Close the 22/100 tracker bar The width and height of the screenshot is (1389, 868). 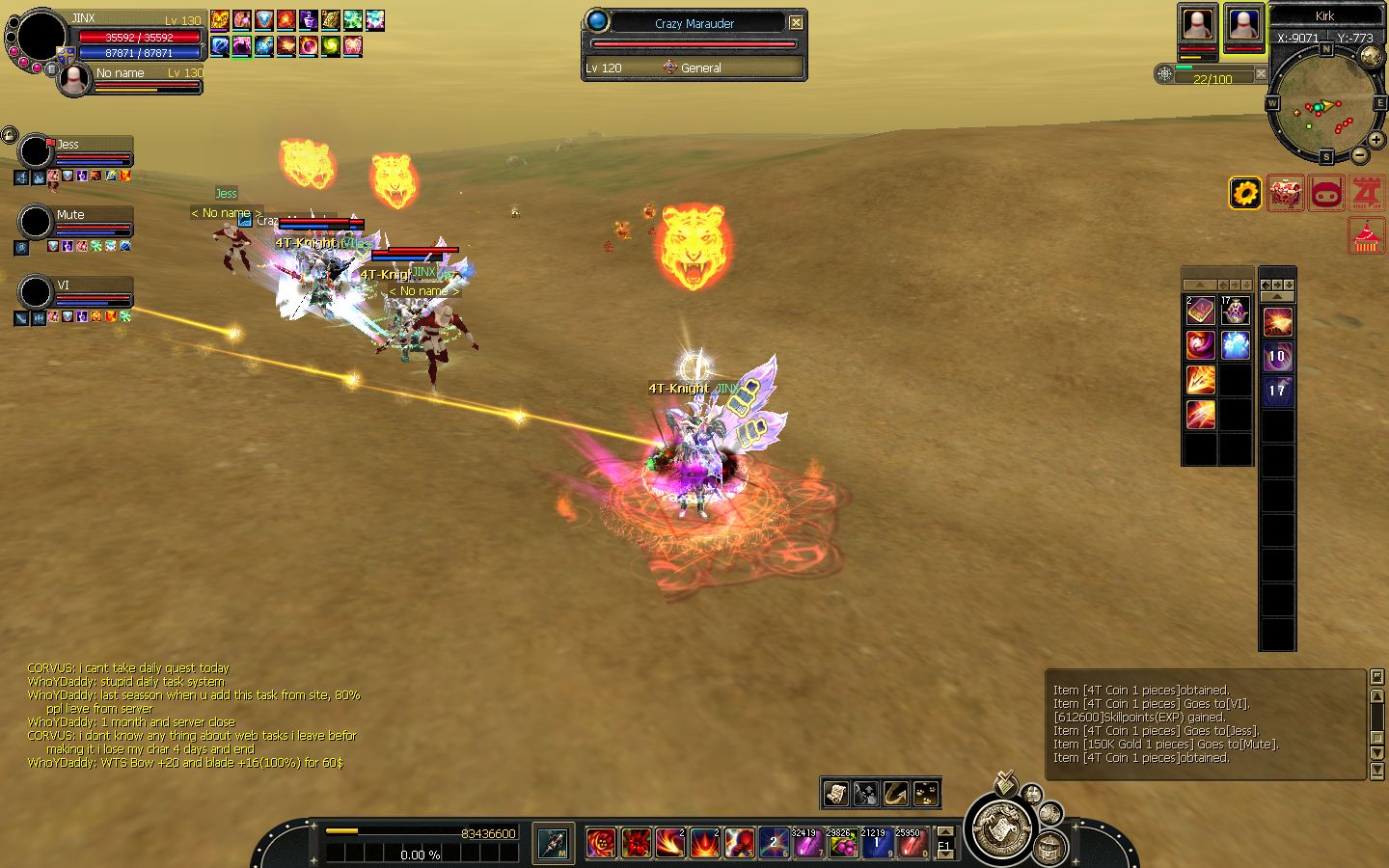tap(1261, 74)
